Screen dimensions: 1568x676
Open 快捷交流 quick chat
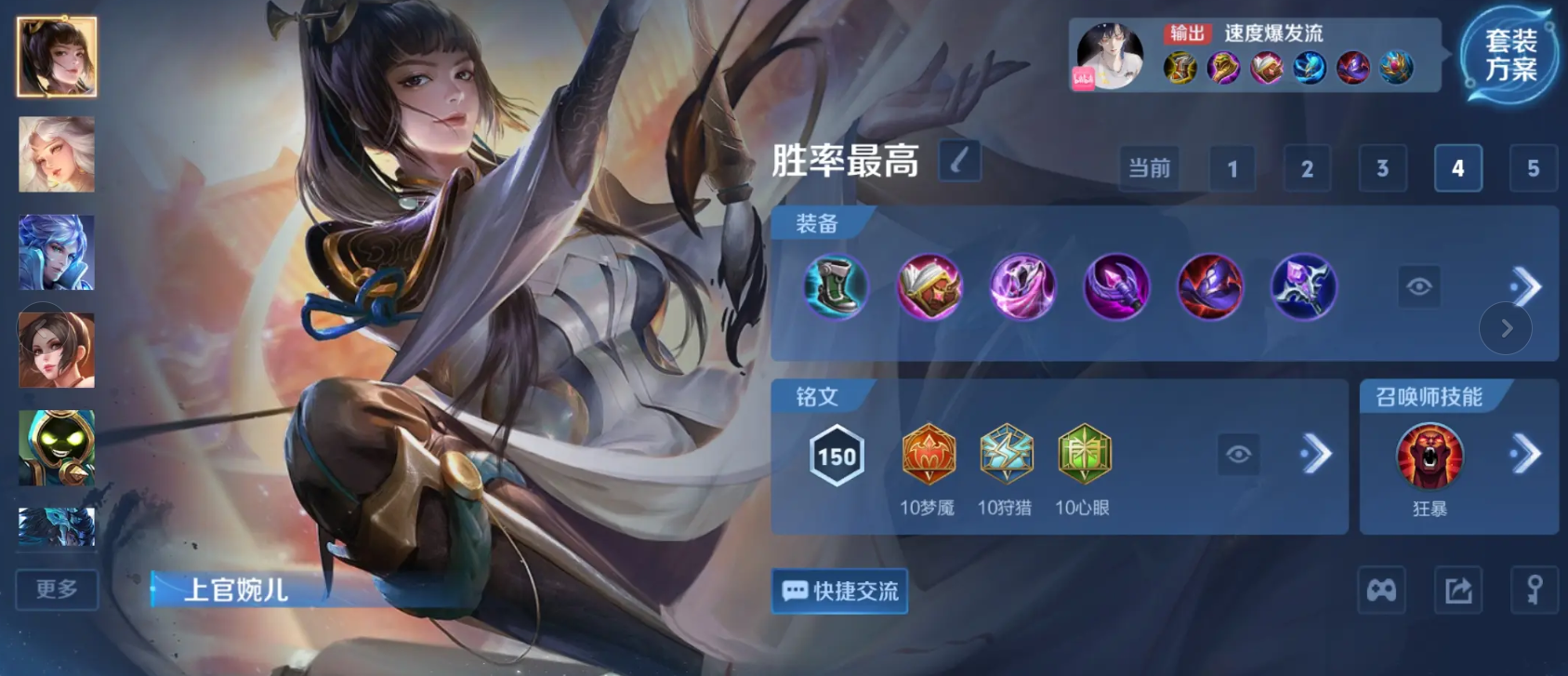838,592
